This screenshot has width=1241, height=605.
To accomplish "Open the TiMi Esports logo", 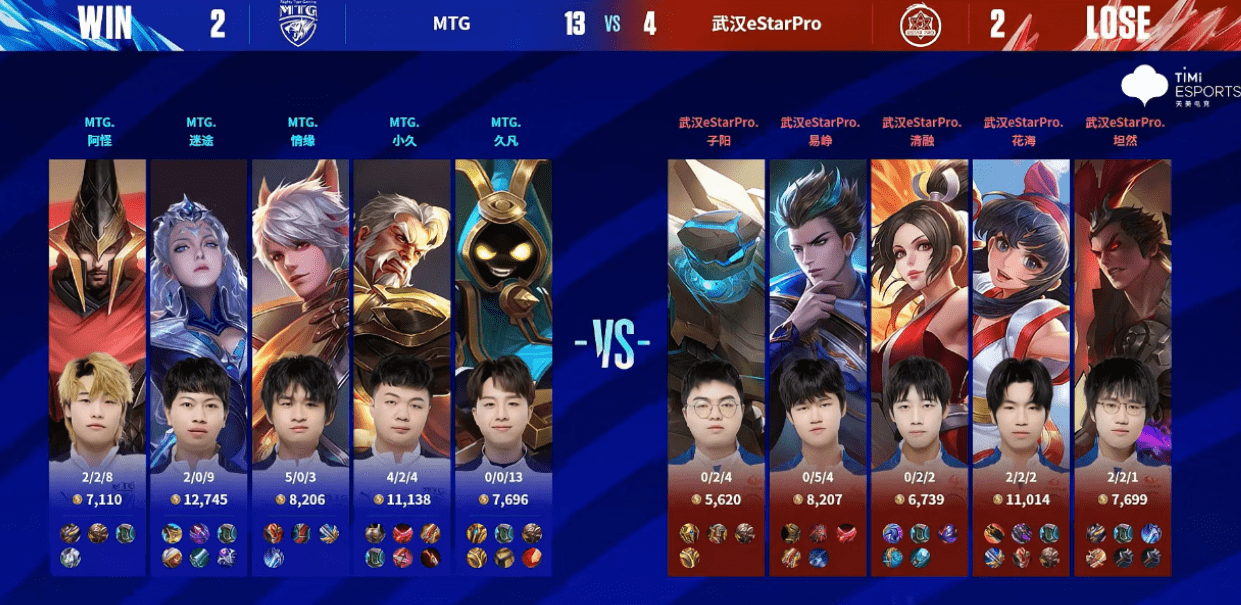I will tap(1177, 87).
